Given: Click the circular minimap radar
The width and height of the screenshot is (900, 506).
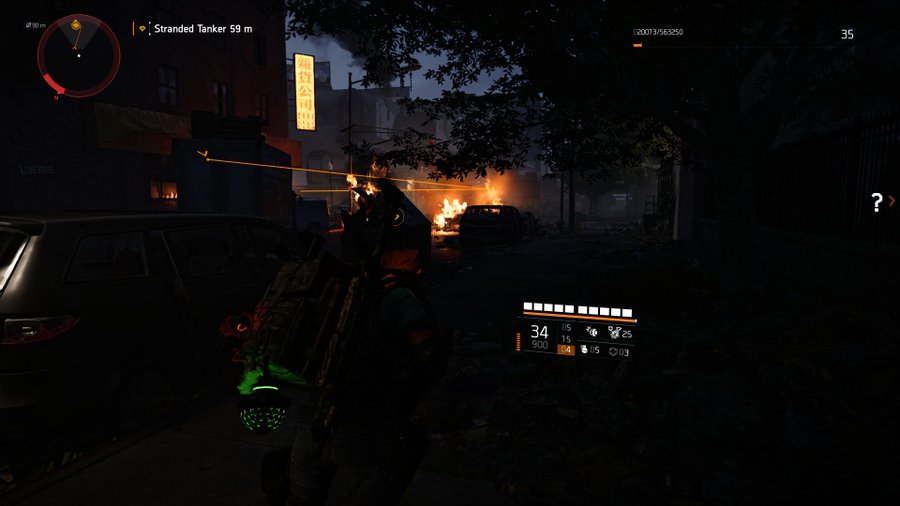Looking at the screenshot, I should tap(78, 56).
